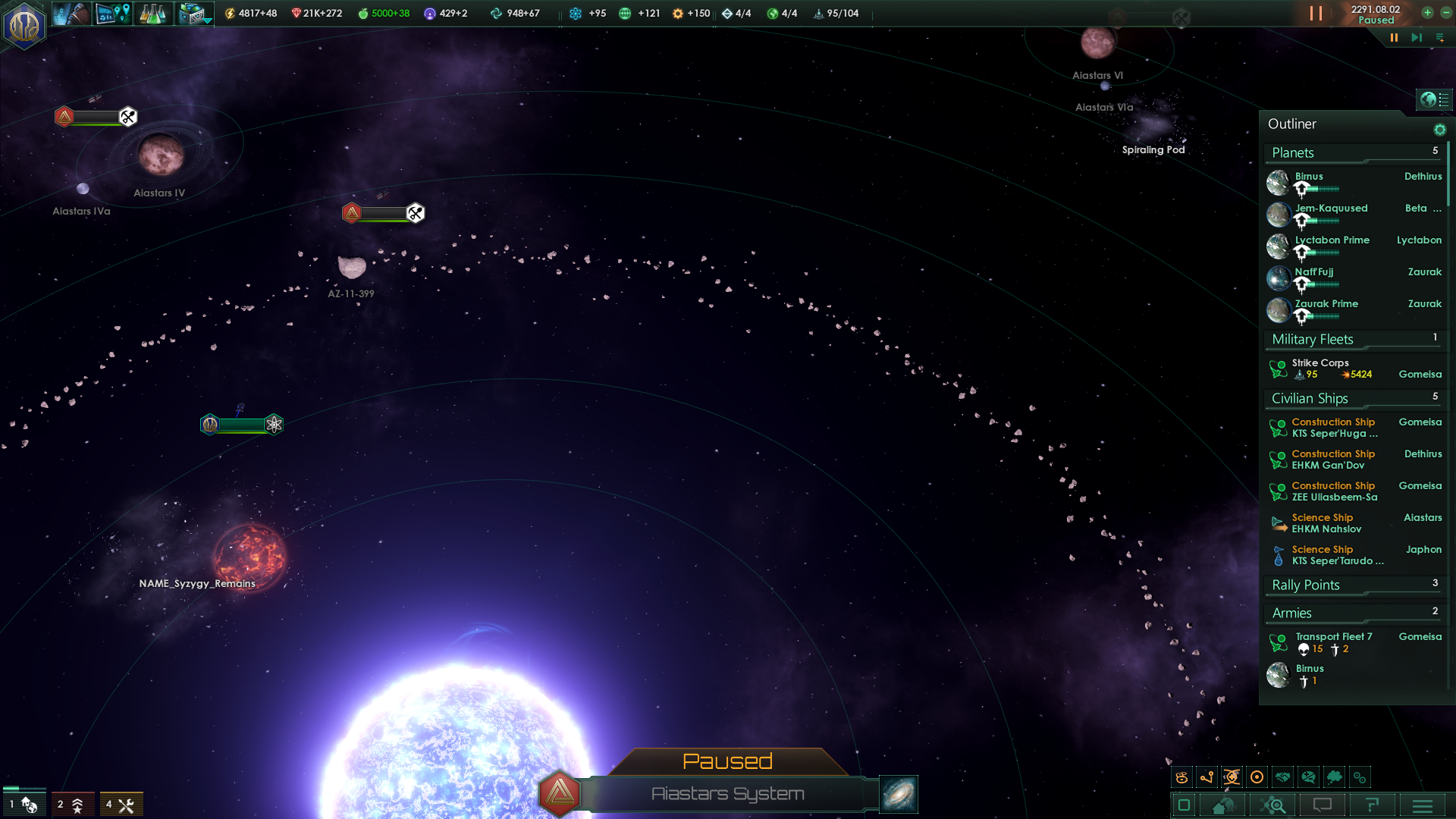The width and height of the screenshot is (1456, 819).
Task: Select control group 4 with wrench icon
Action: pos(121,805)
